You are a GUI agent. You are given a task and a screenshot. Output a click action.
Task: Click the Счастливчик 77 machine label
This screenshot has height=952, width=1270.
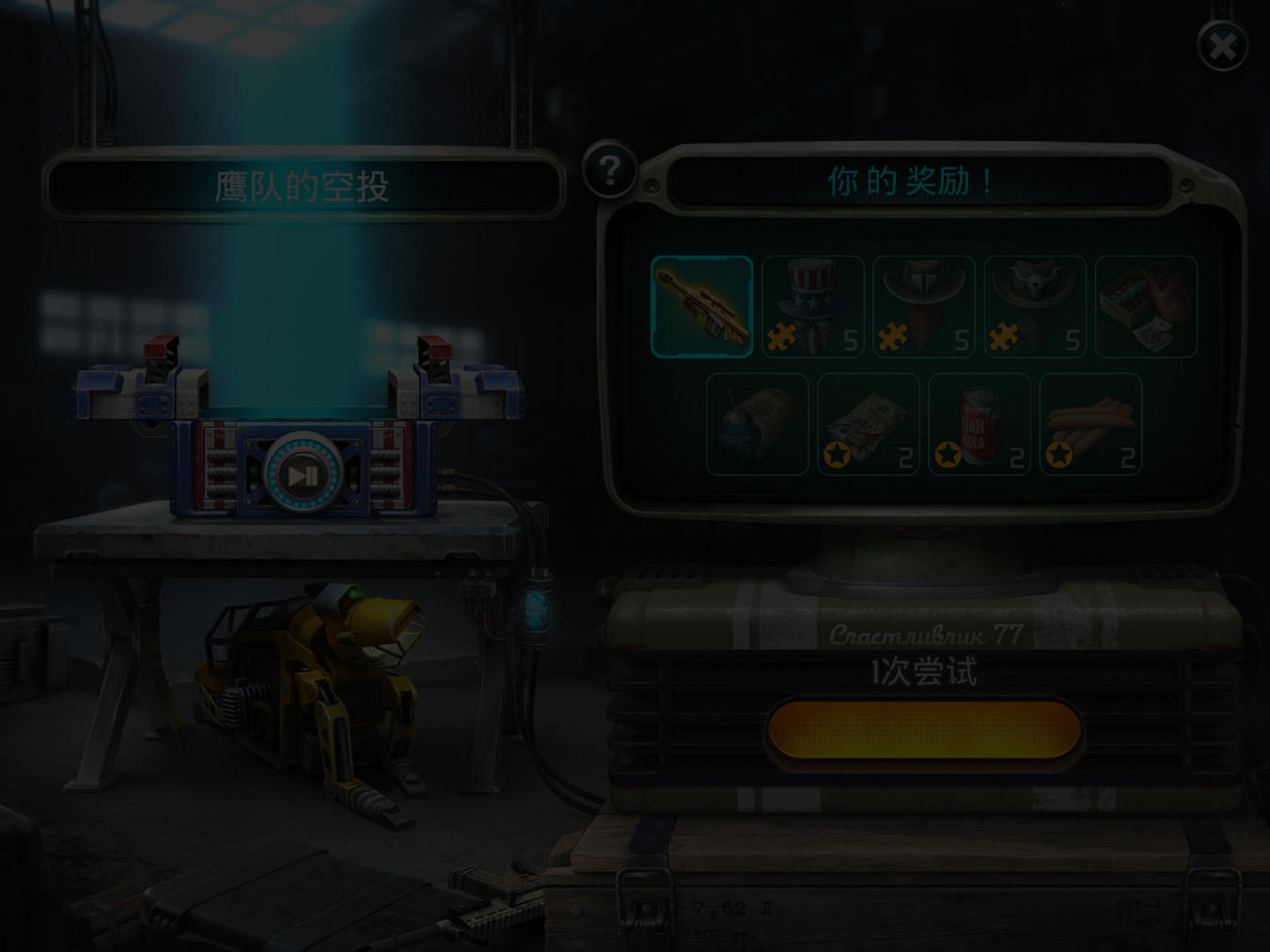click(926, 635)
